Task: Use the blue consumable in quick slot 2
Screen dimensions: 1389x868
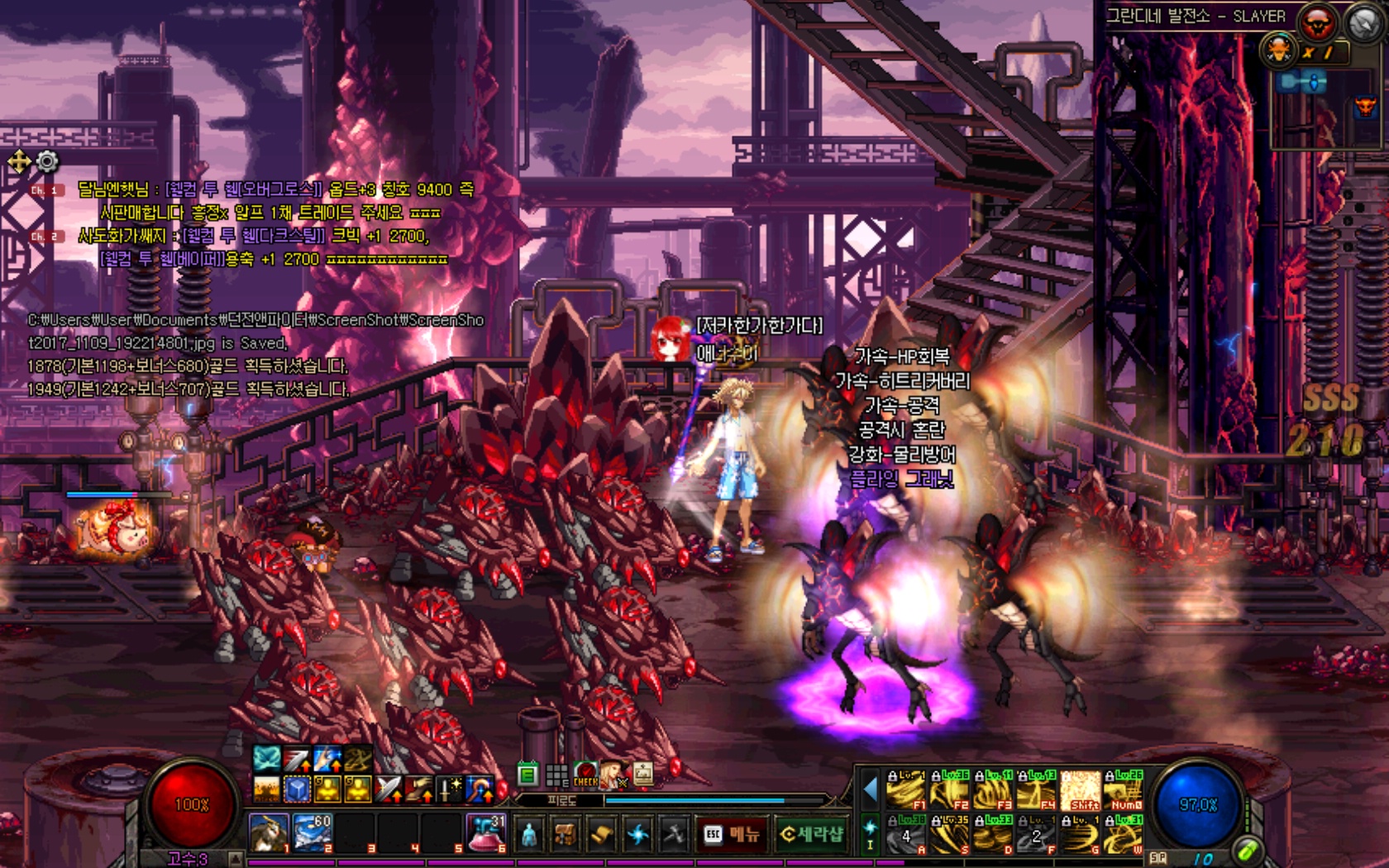Action: coord(313,832)
